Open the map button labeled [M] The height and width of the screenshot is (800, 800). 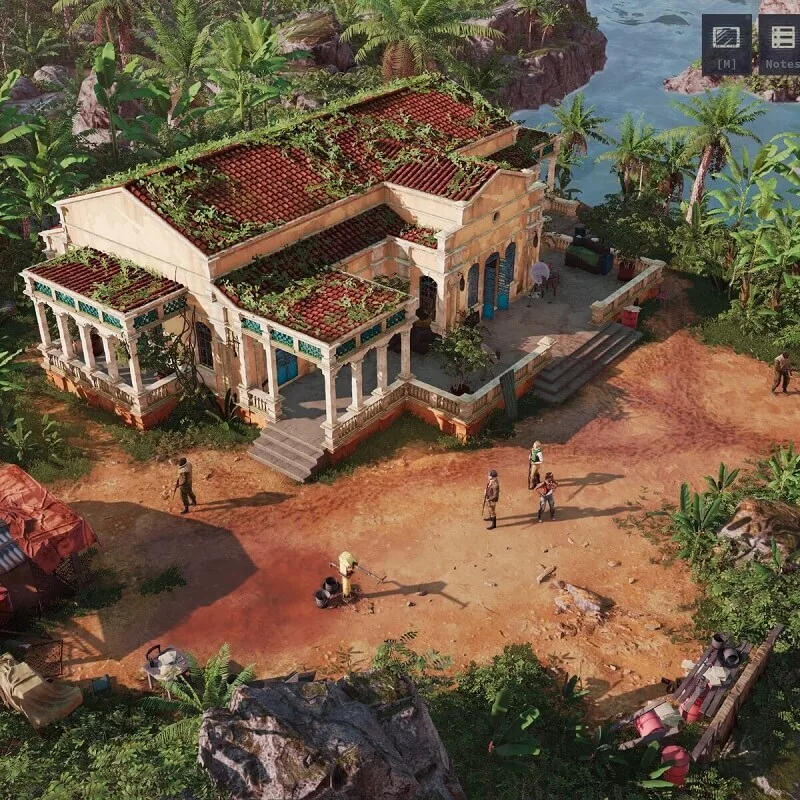click(x=726, y=44)
